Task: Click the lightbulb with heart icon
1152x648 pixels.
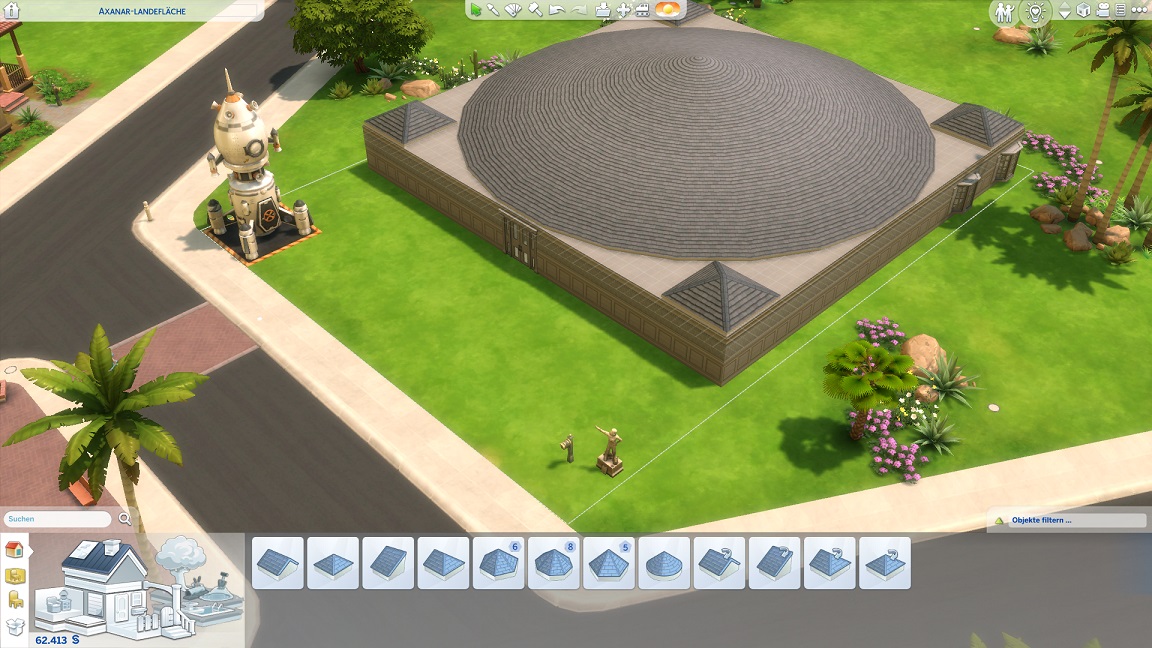Action: [x=1036, y=12]
